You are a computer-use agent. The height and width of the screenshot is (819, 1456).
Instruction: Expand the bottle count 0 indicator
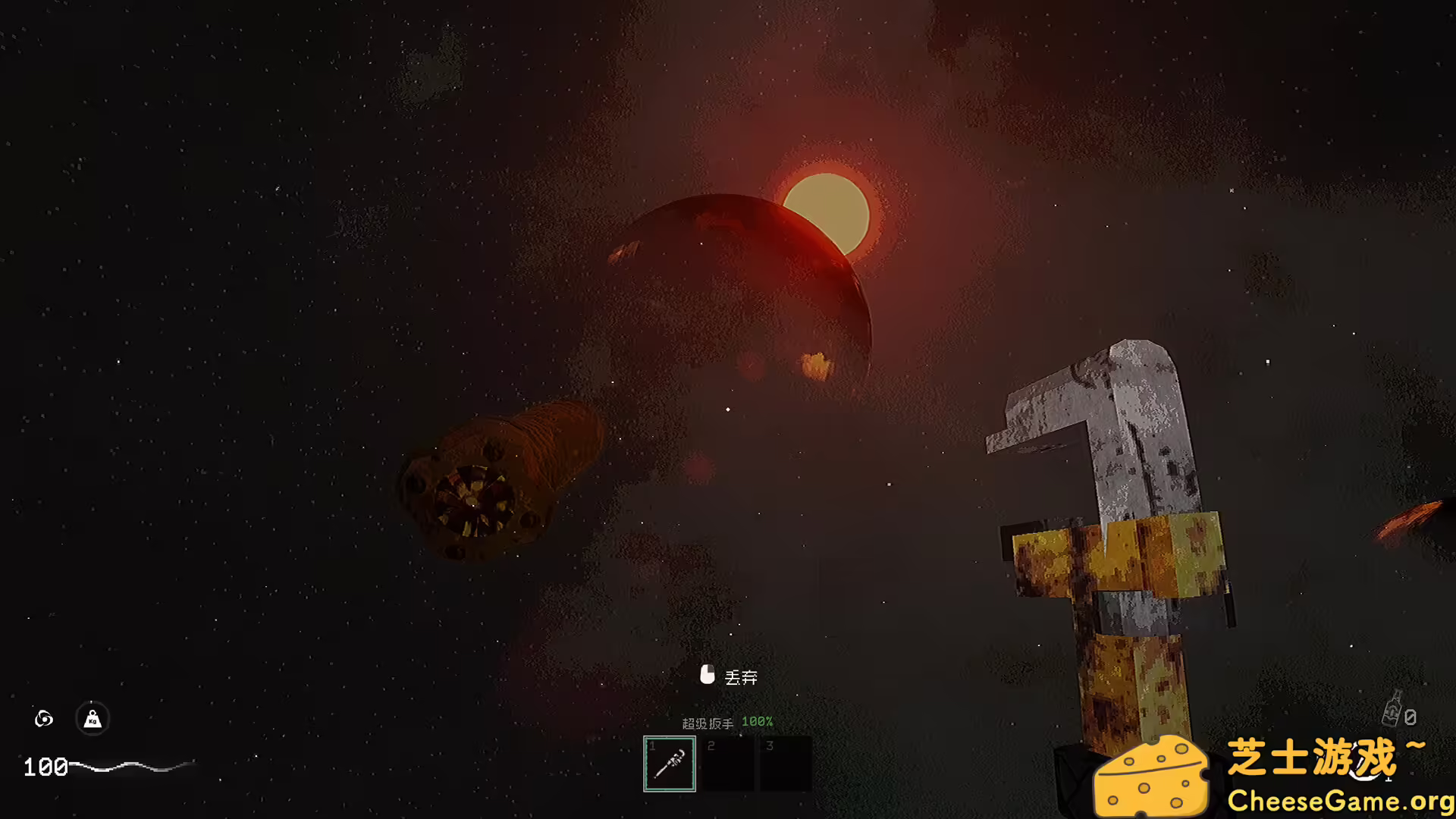click(x=1409, y=715)
